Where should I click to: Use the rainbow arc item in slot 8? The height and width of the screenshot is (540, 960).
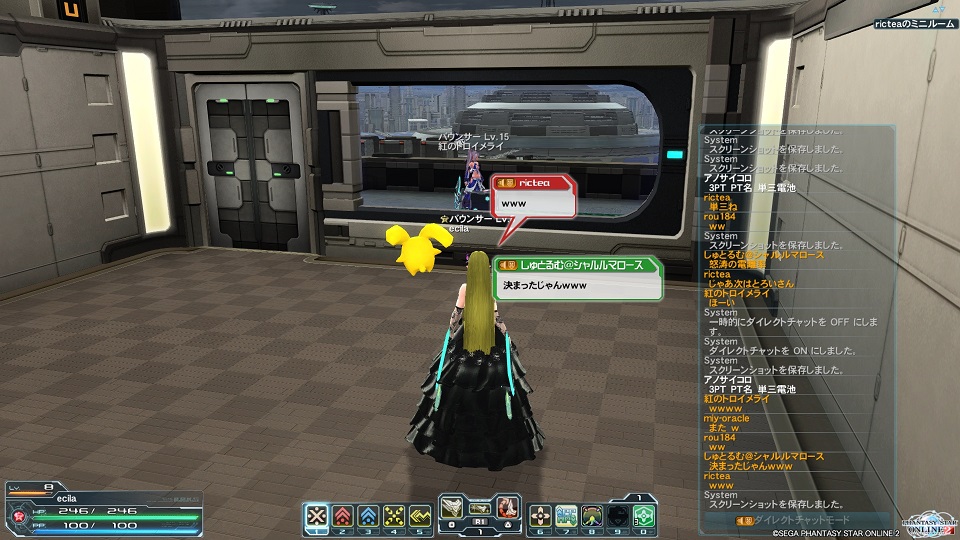tap(592, 515)
